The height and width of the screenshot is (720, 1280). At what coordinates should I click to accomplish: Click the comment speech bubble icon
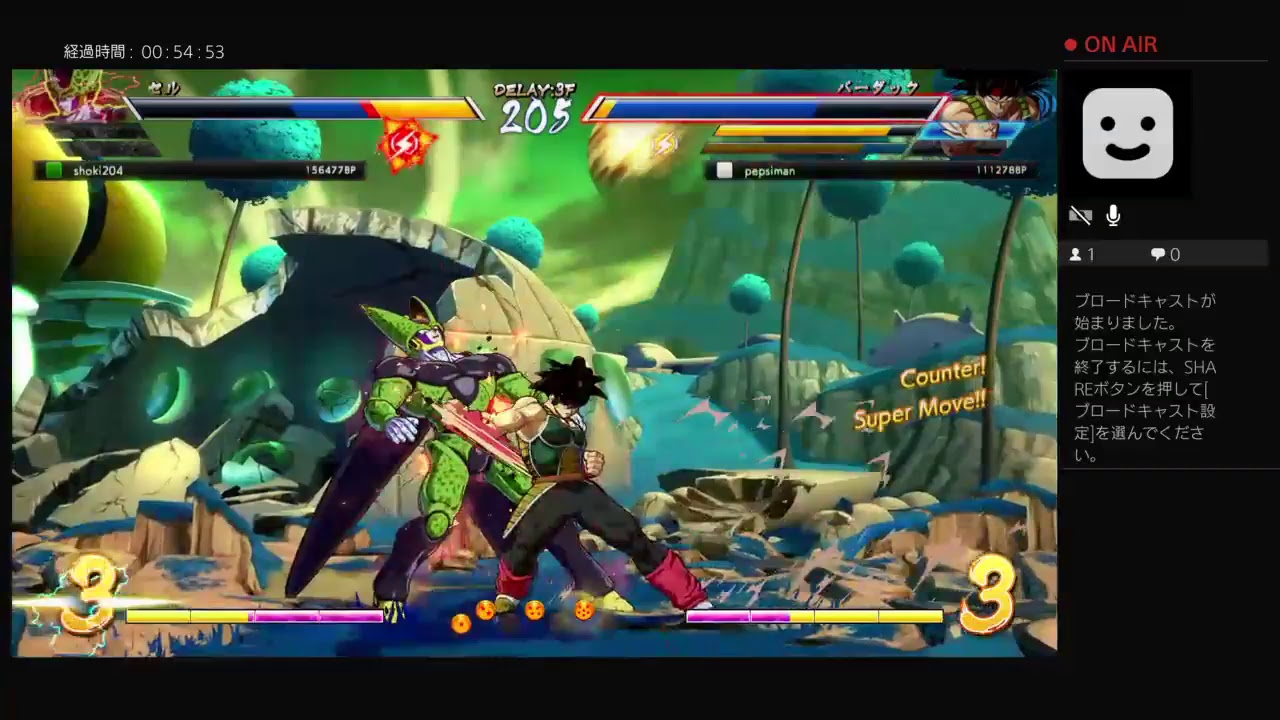click(x=1159, y=254)
